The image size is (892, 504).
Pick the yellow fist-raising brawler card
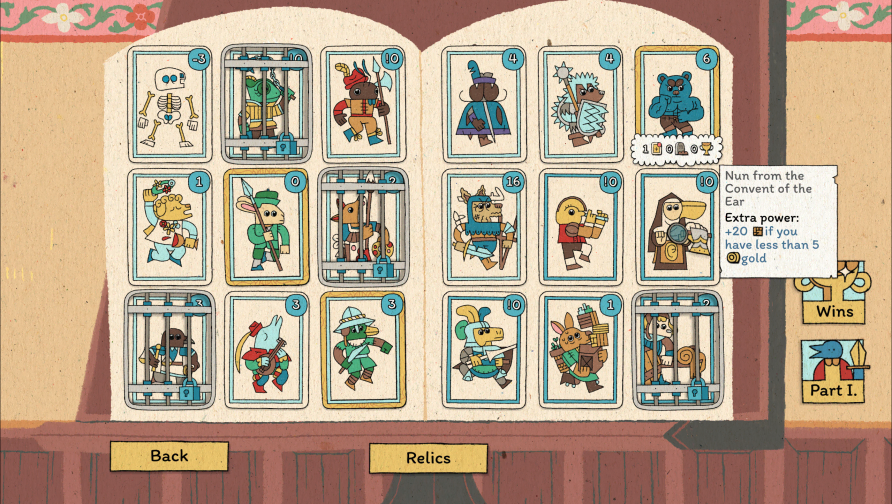pyautogui.click(x=169, y=228)
